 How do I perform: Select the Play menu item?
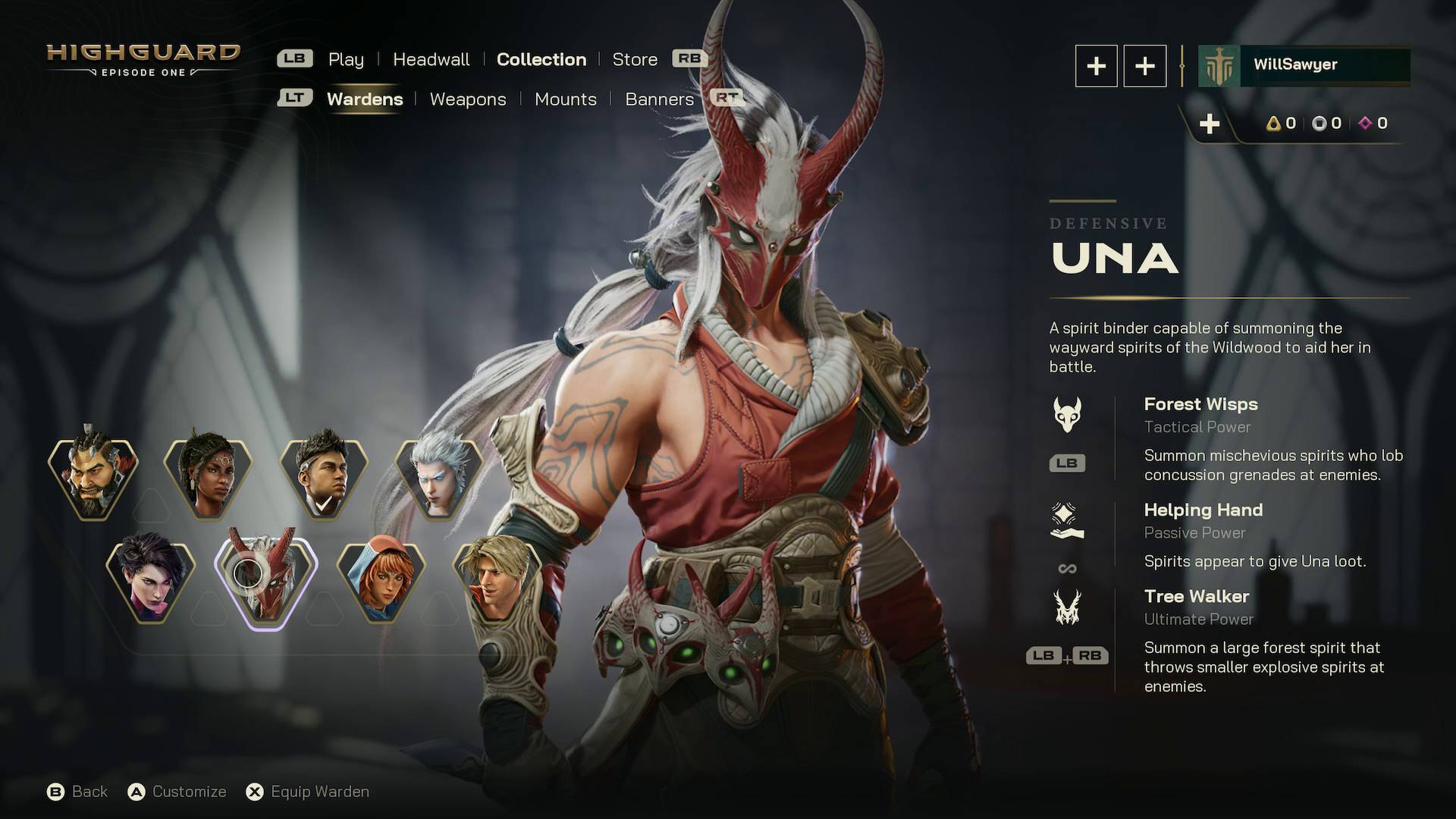346,59
